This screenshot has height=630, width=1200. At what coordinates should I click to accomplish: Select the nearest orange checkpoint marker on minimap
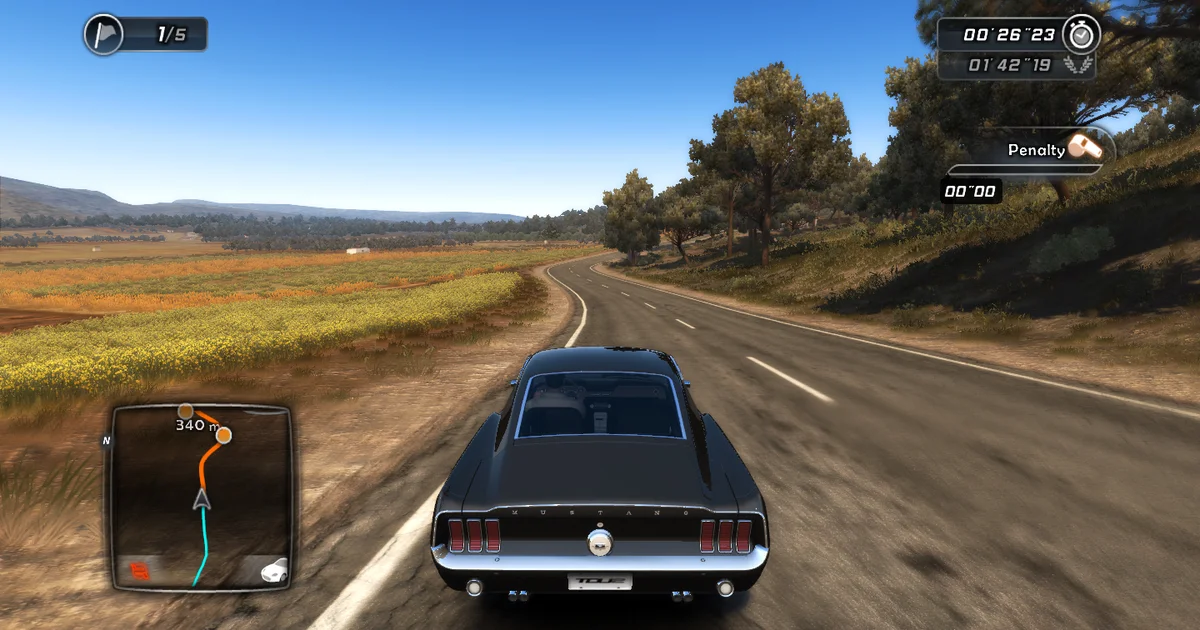pos(223,435)
